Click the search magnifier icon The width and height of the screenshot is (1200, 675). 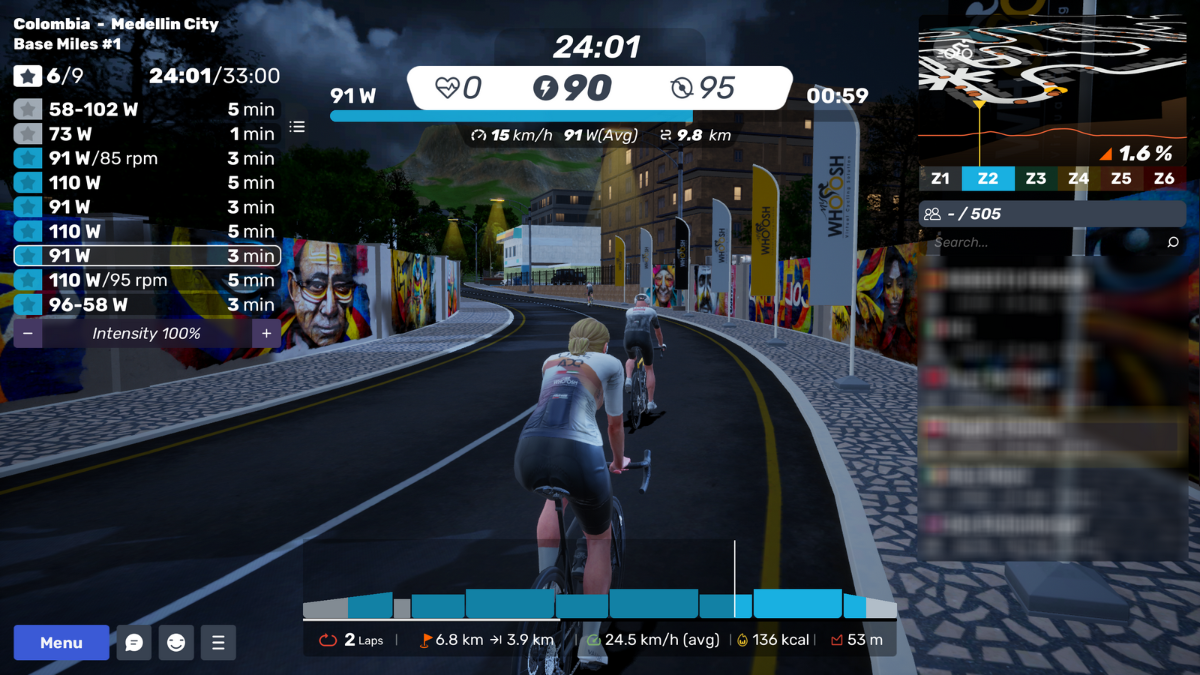pyautogui.click(x=1173, y=242)
